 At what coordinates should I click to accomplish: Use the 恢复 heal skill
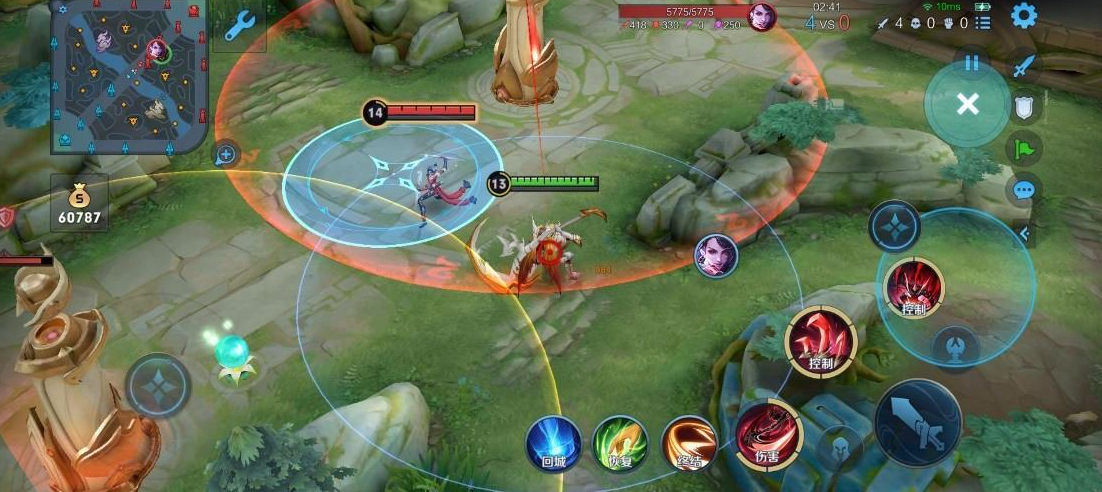coord(620,441)
